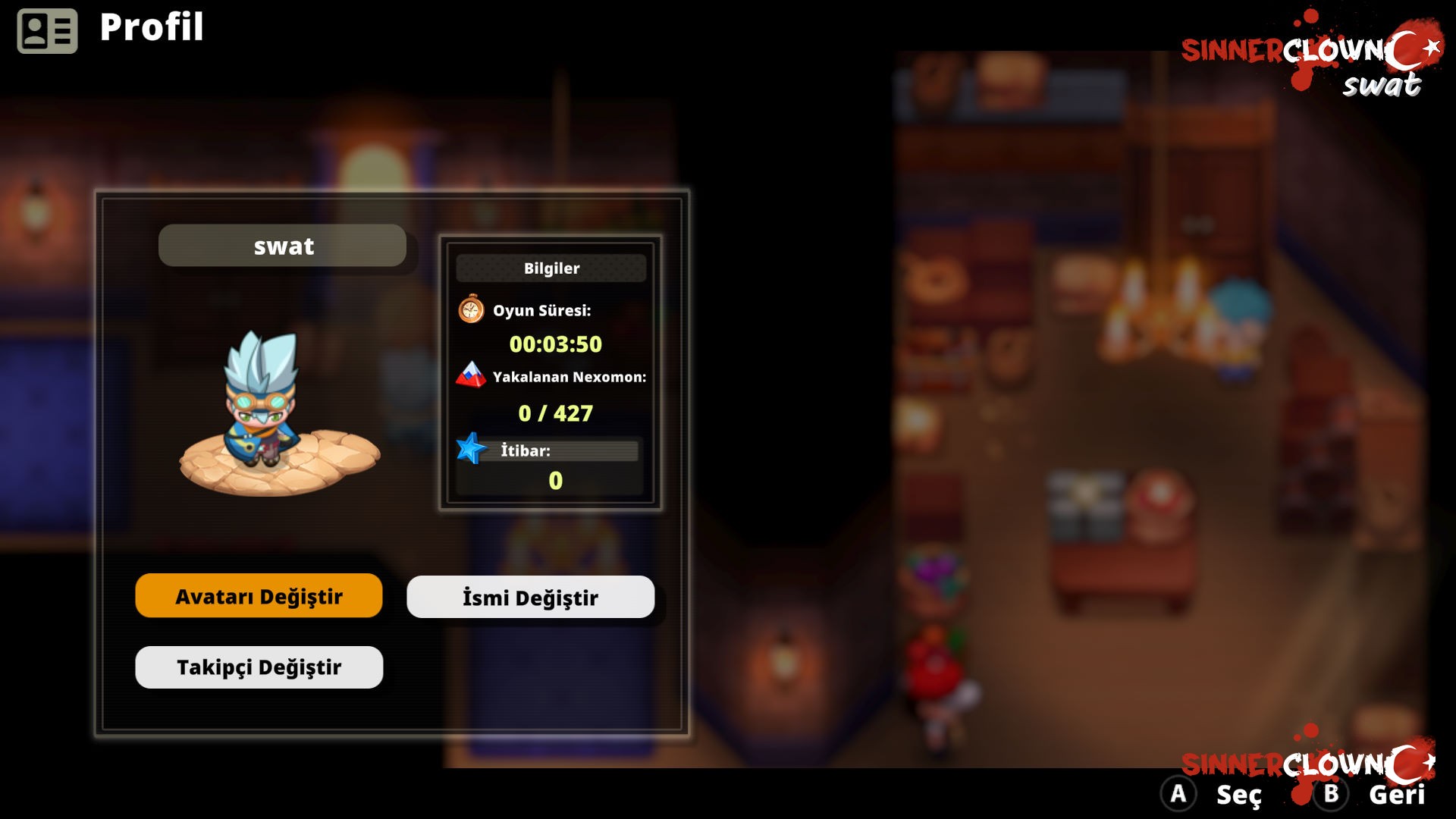Viewport: 1456px width, 819px height.
Task: Click the profile card icon beside Profil title
Action: click(48, 29)
